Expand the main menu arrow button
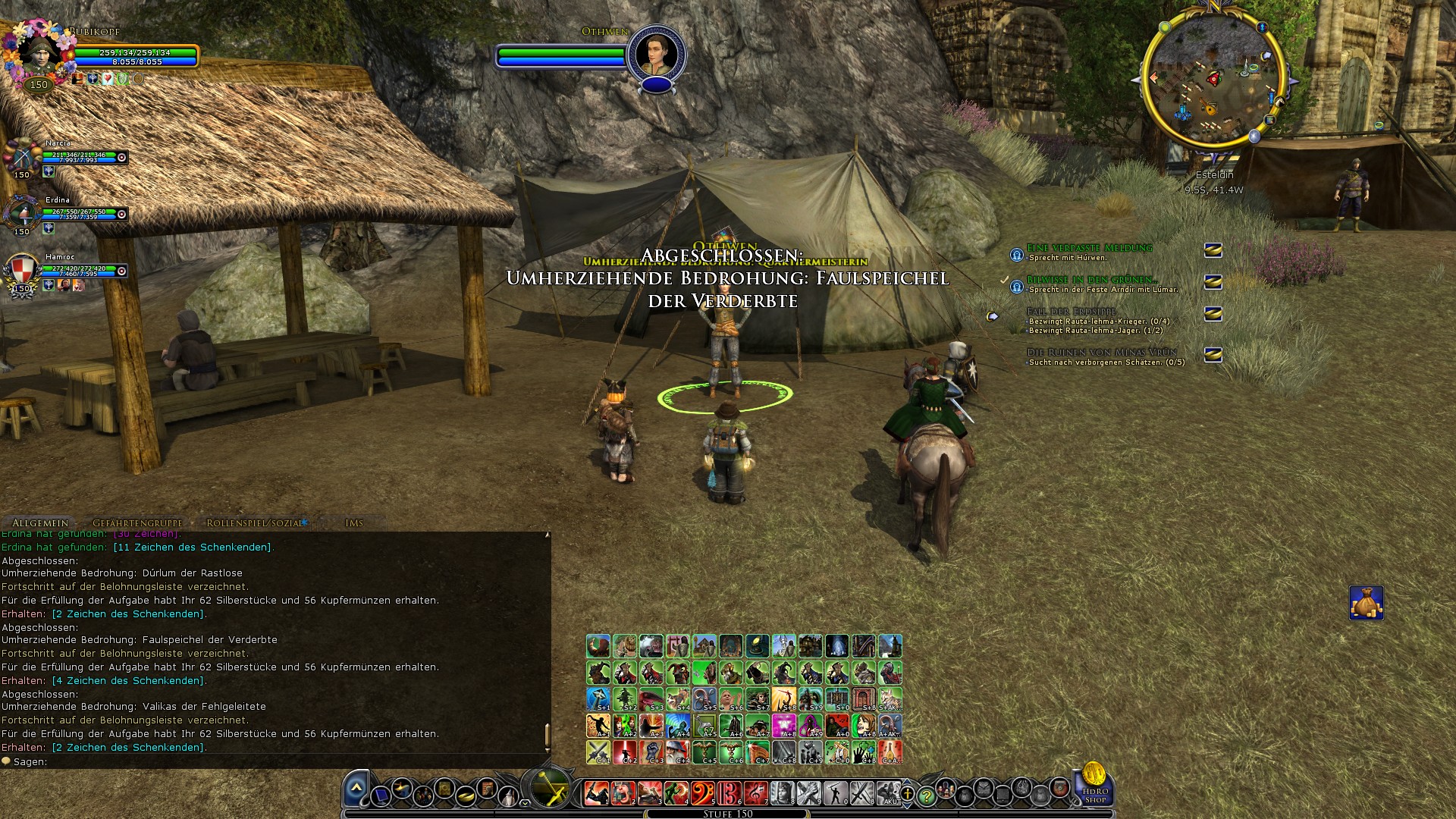Image resolution: width=1456 pixels, height=819 pixels. click(356, 790)
